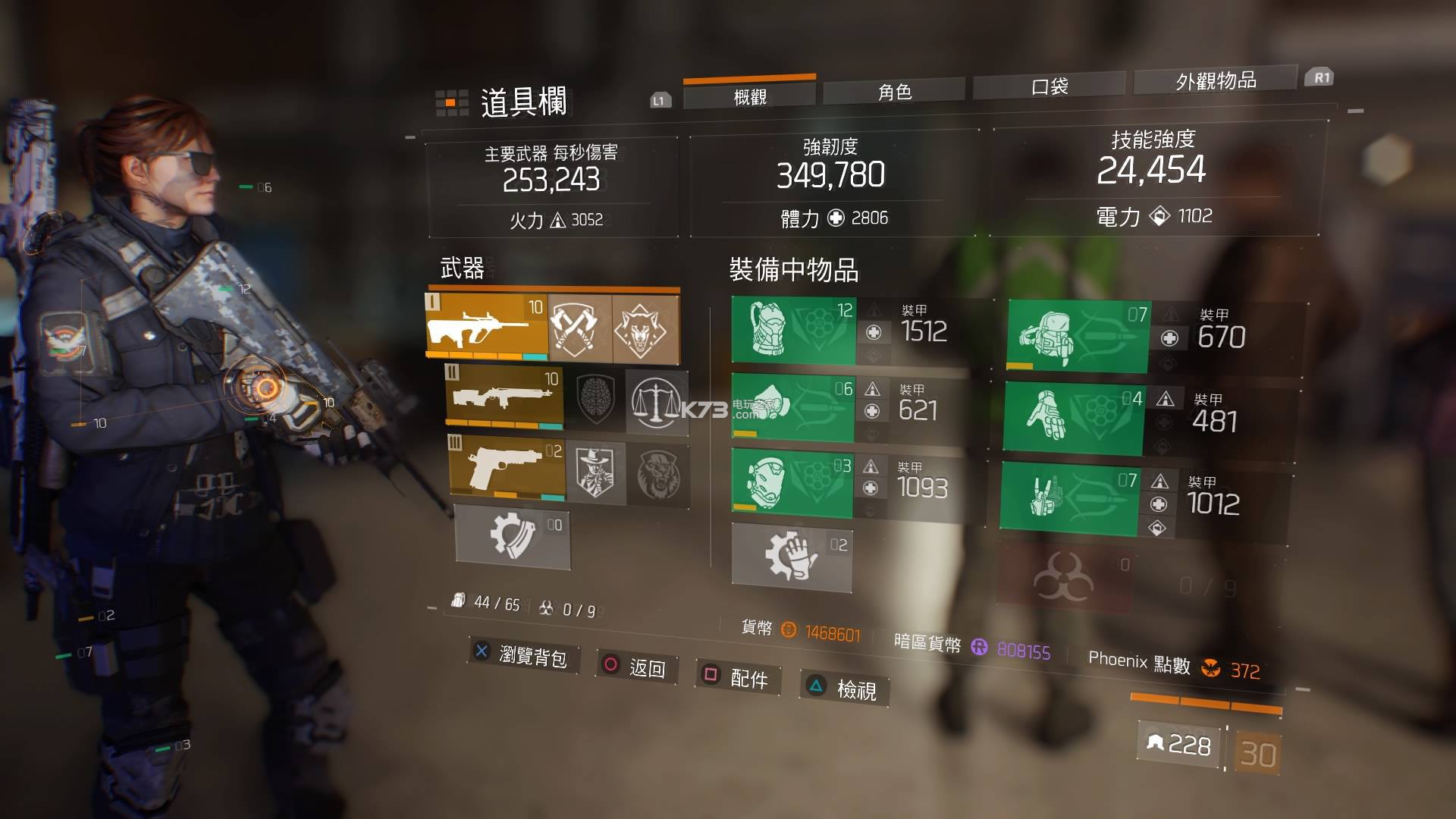Click the crossed axes weapon talent icon
Screen dimensions: 1456x819
580,328
